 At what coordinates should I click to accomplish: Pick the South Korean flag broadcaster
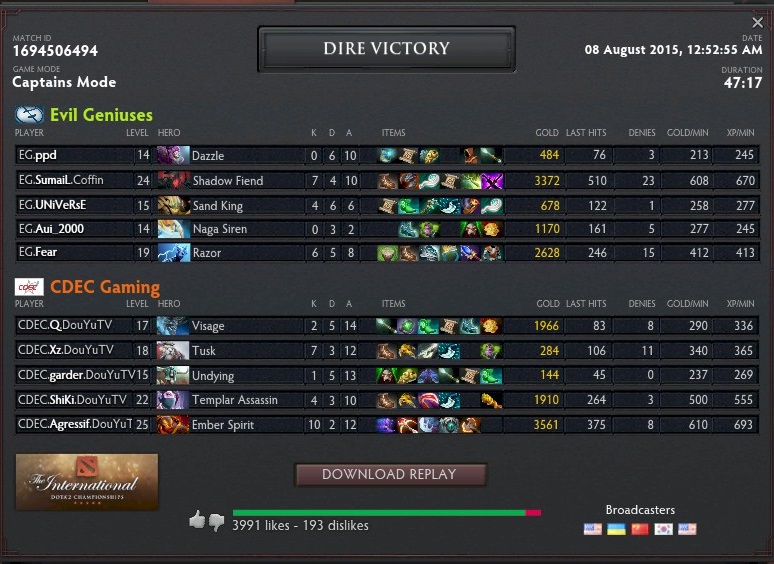663,529
